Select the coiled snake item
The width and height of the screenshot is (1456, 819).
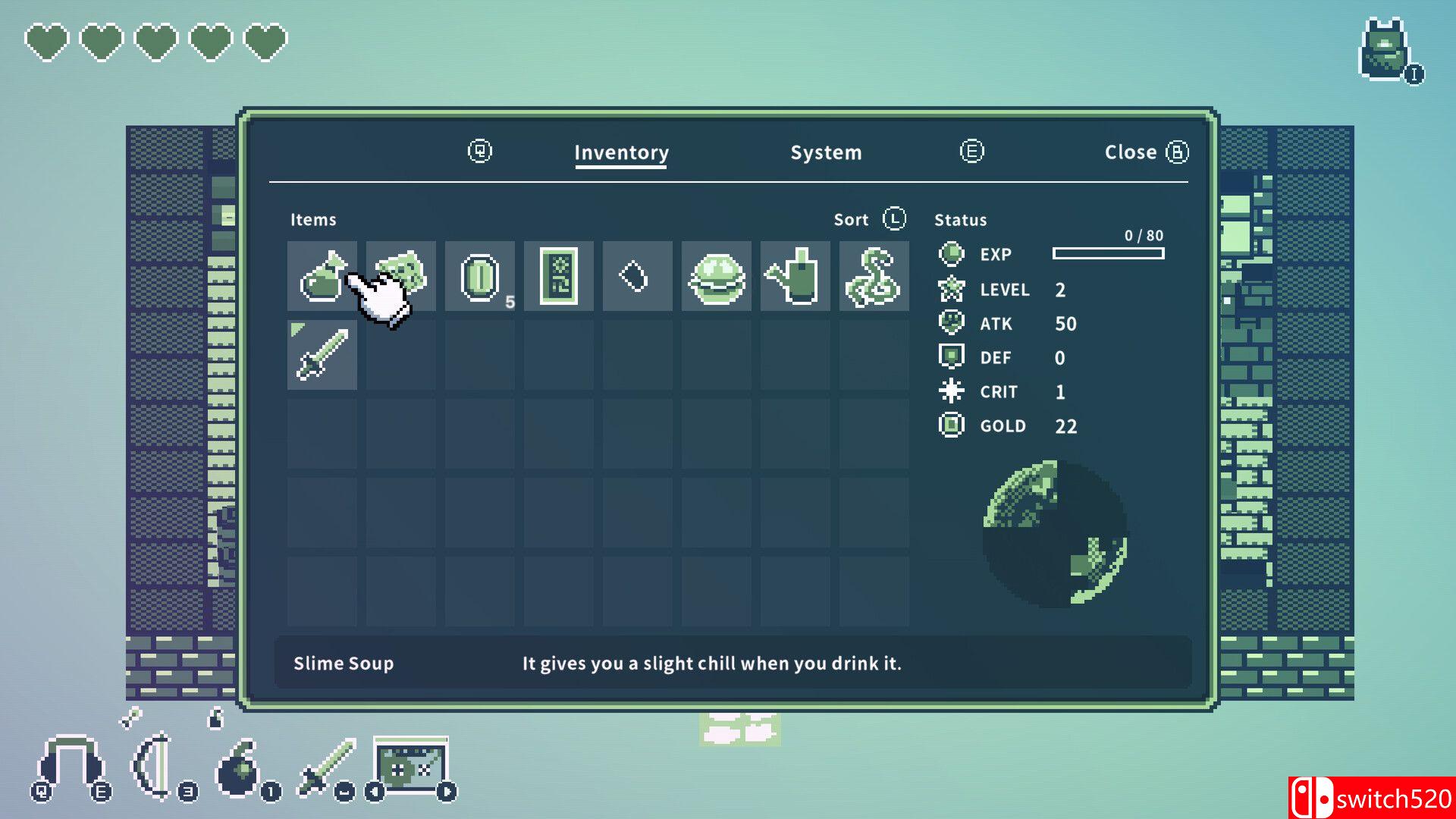874,276
